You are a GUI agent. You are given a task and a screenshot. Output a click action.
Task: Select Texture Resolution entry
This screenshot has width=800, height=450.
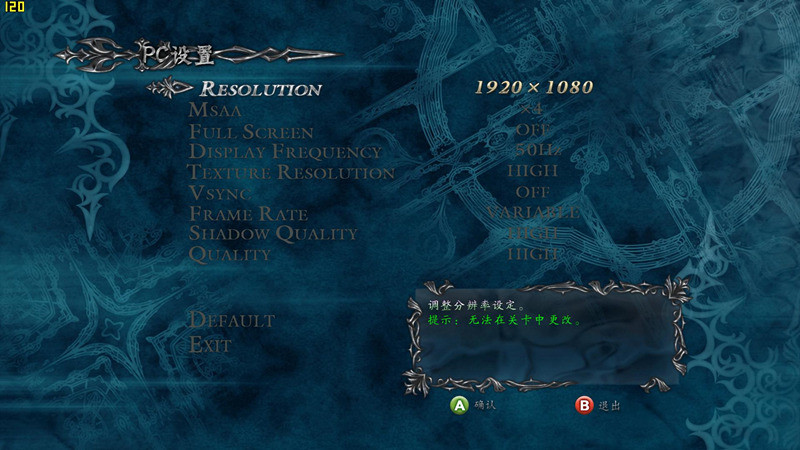tap(291, 173)
